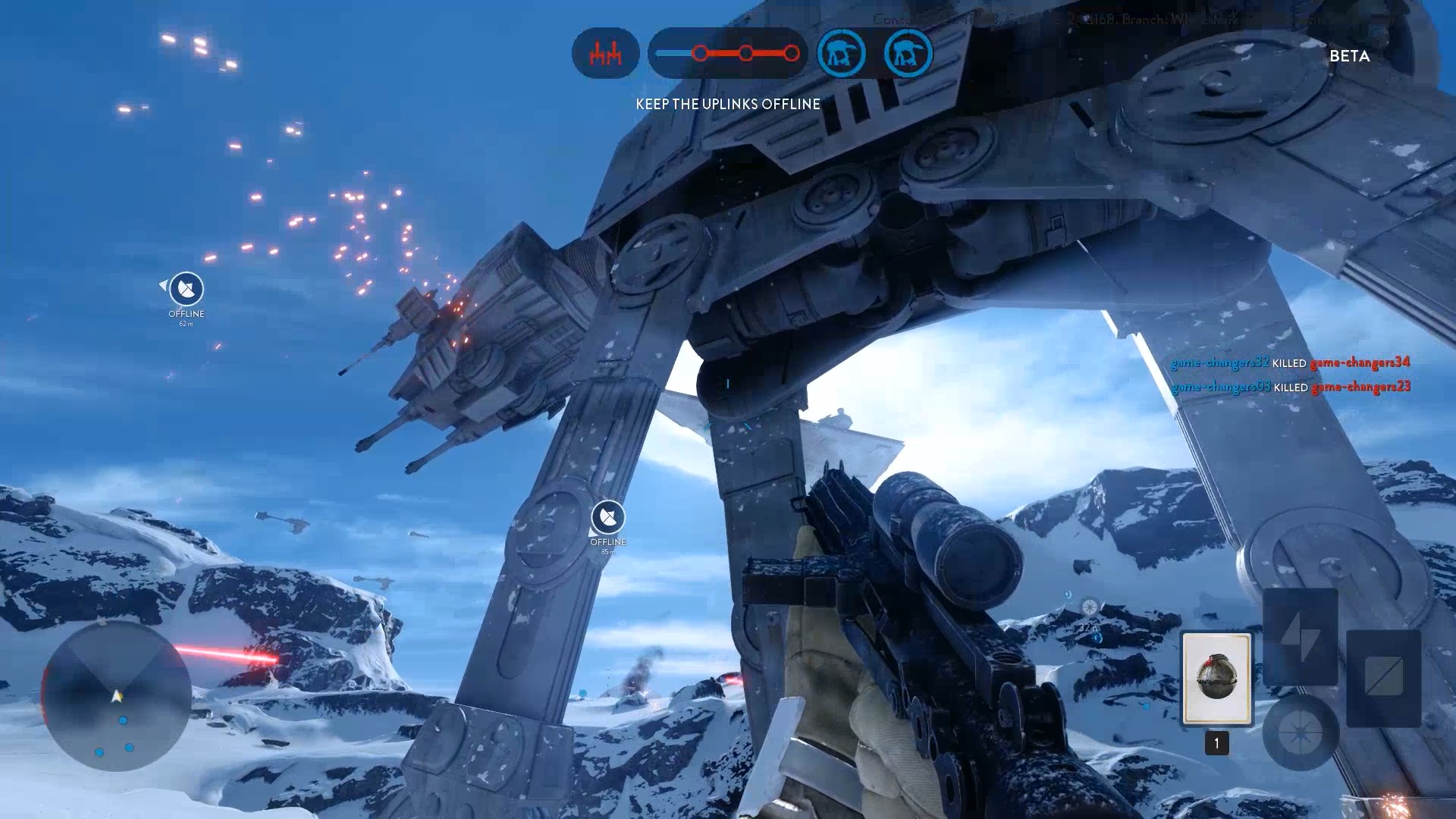Screen dimensions: 1456x819
Task: Select the offline uplink marker 85 m away
Action: click(608, 518)
